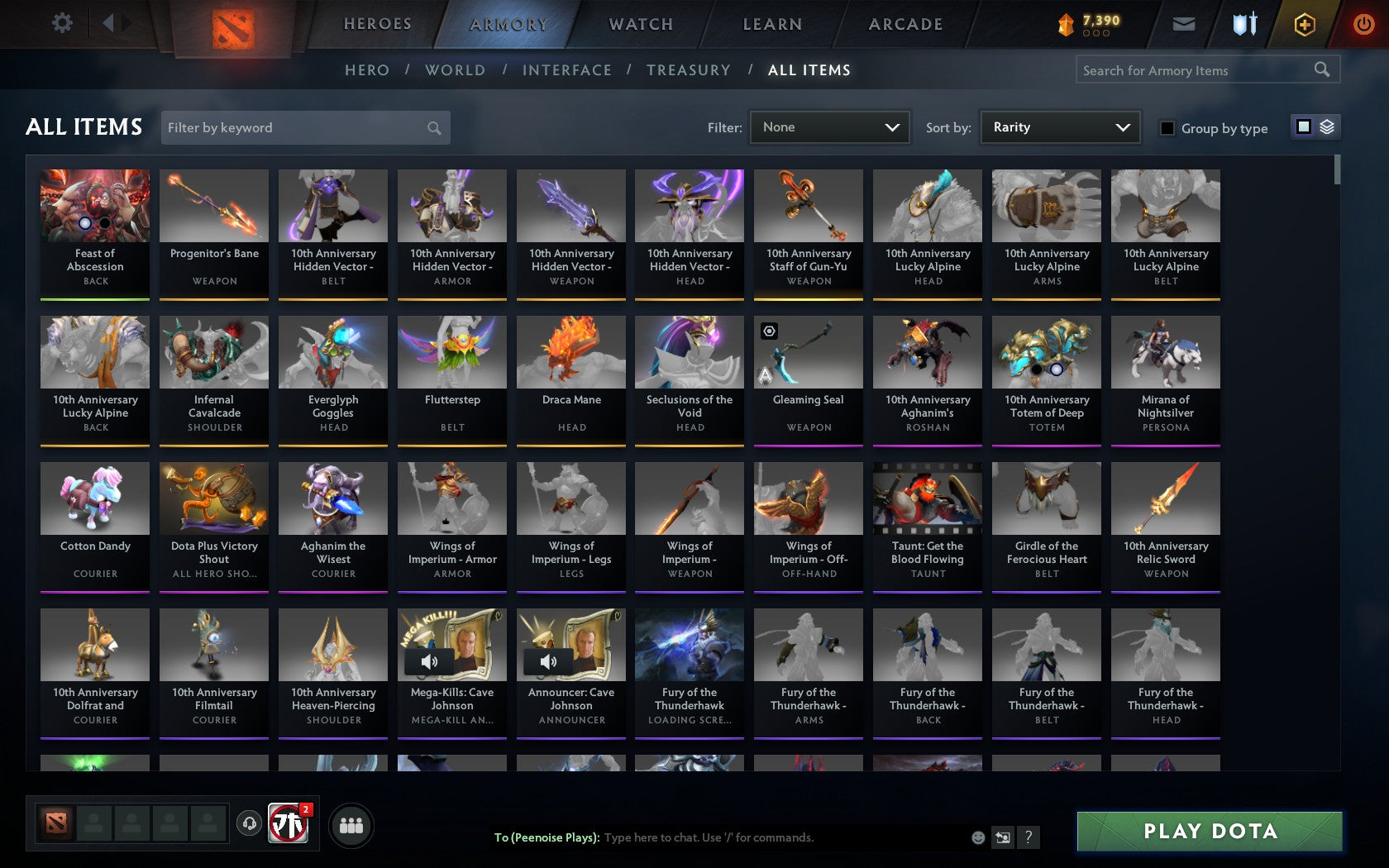
Task: Open friends list via the people icon
Action: [x=351, y=825]
